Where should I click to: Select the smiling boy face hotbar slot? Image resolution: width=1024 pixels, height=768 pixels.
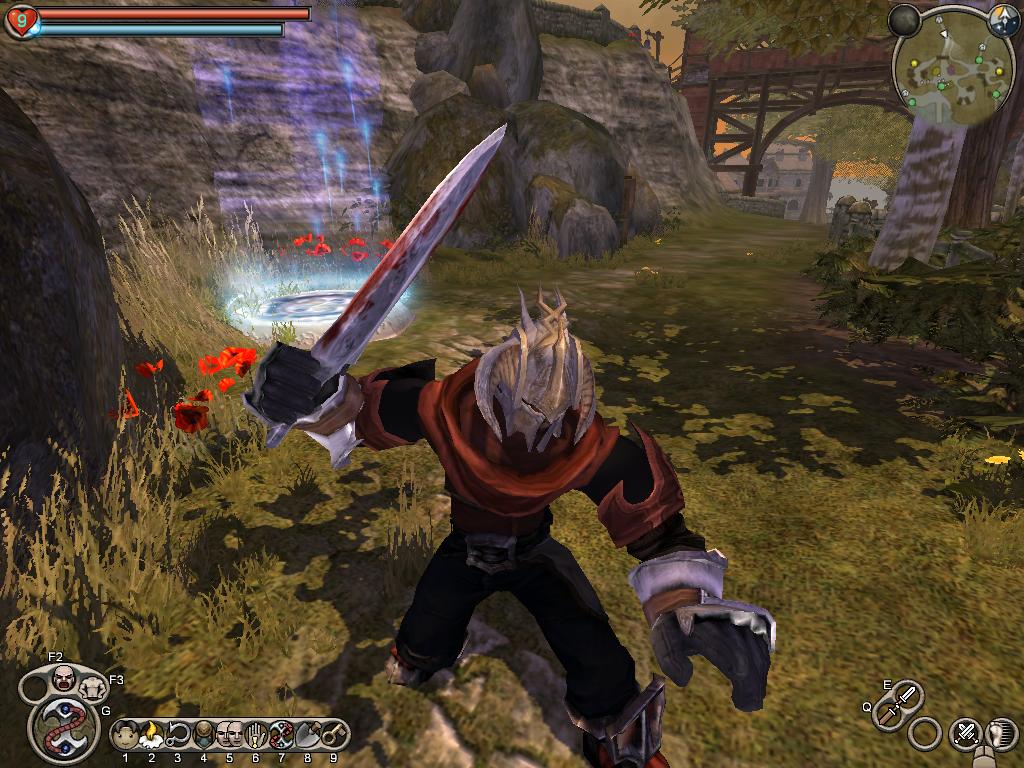126,735
